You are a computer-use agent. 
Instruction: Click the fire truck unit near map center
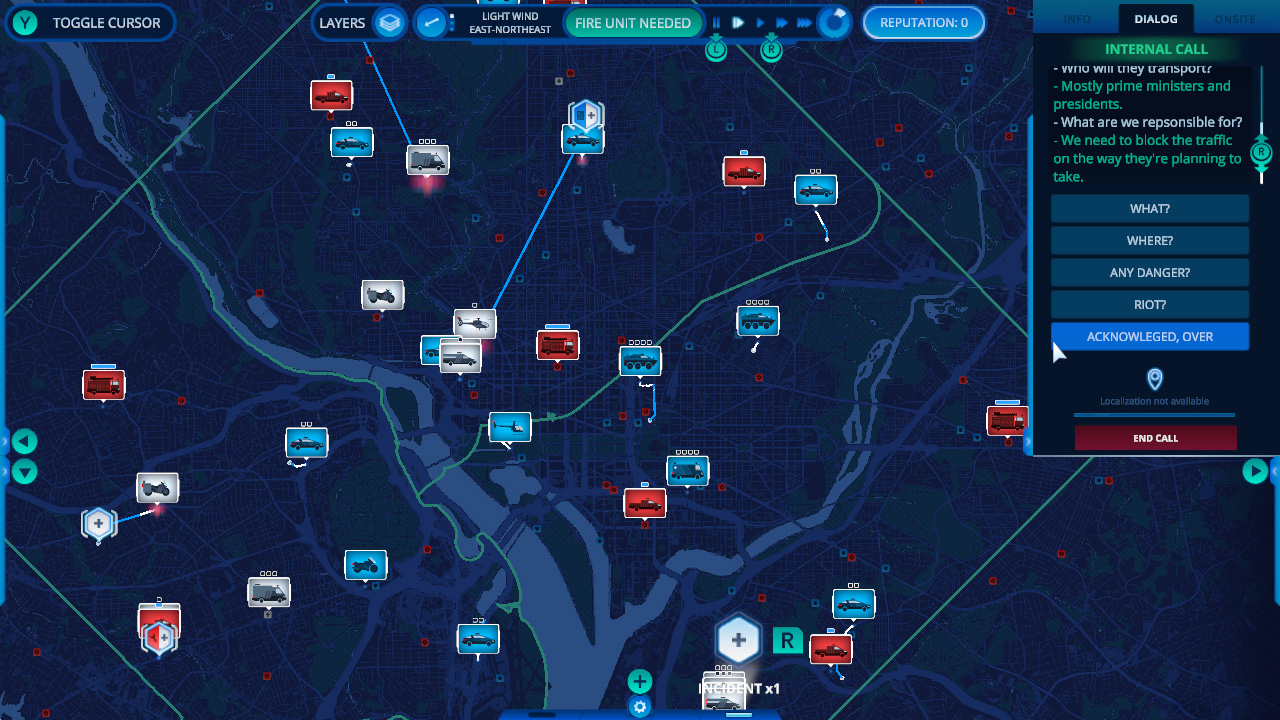[557, 344]
